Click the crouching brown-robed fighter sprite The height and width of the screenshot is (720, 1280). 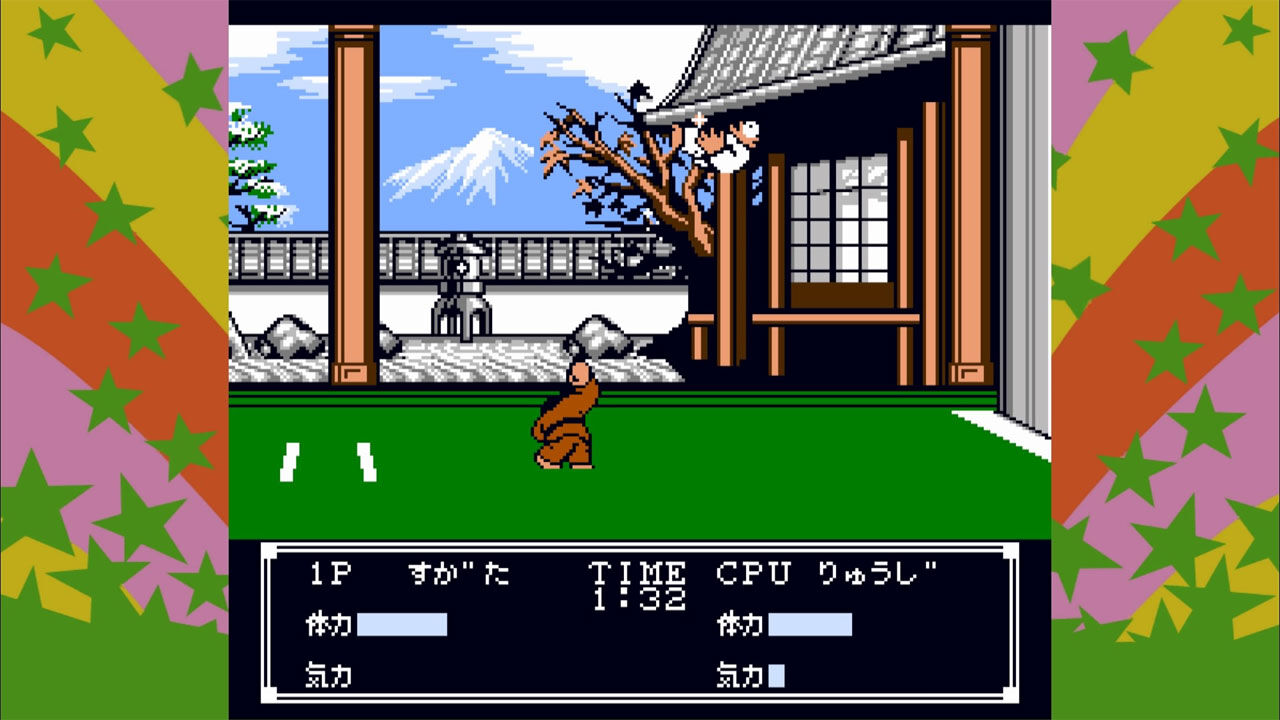(x=565, y=420)
